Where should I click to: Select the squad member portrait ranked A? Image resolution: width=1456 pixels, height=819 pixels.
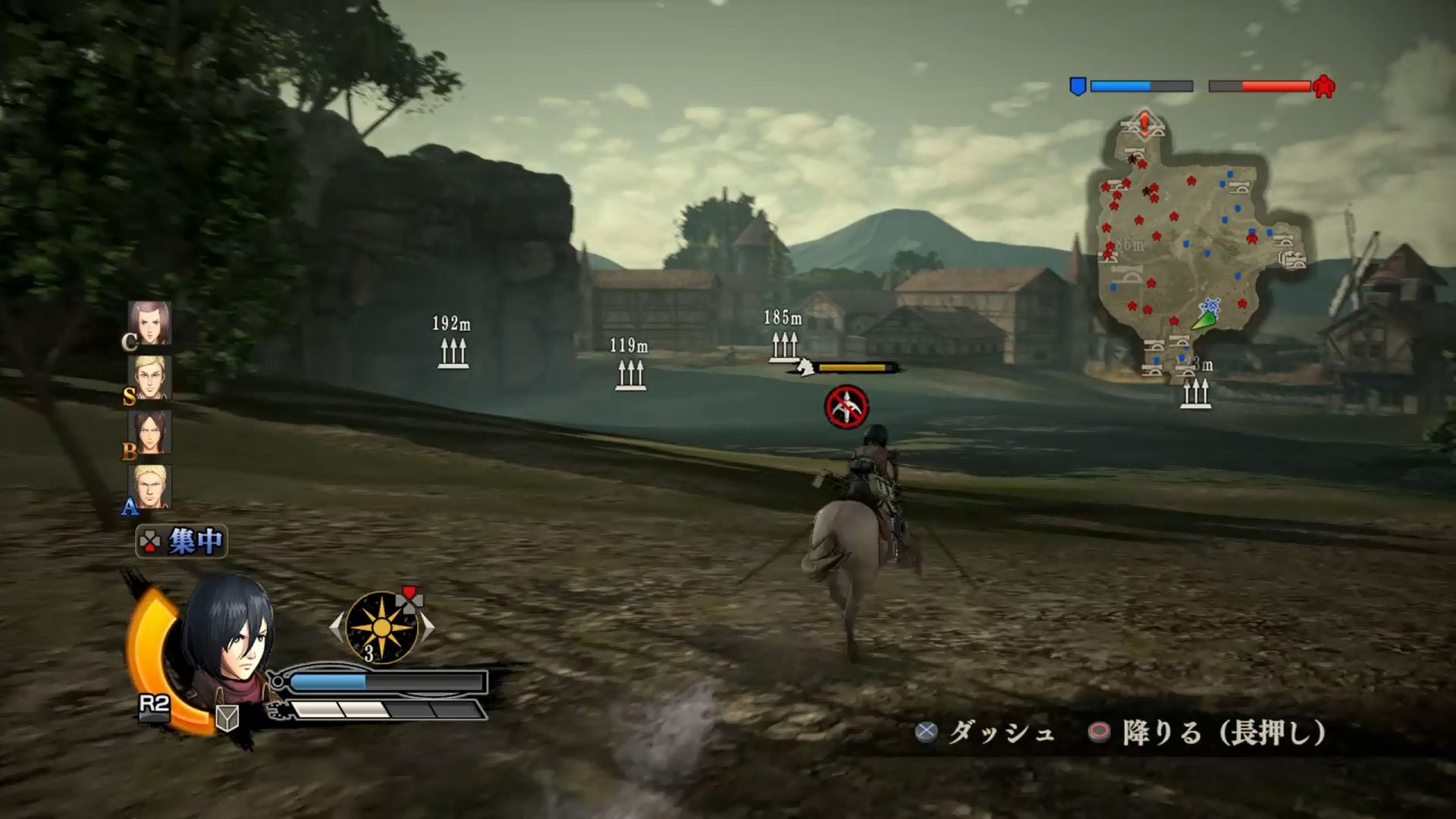coord(151,486)
